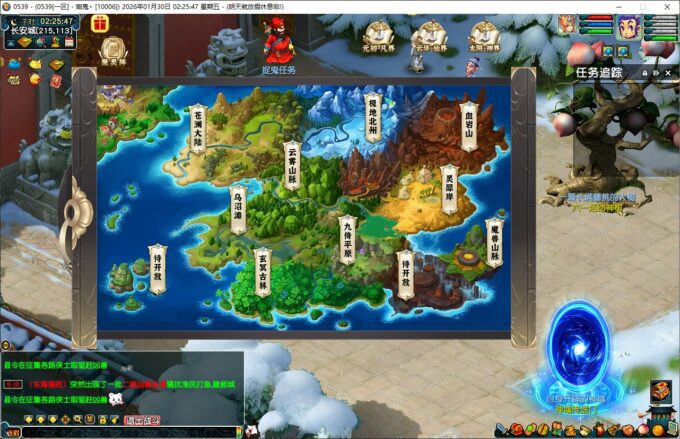
Task: Select the 魔兽山脉 region
Action: click(493, 243)
